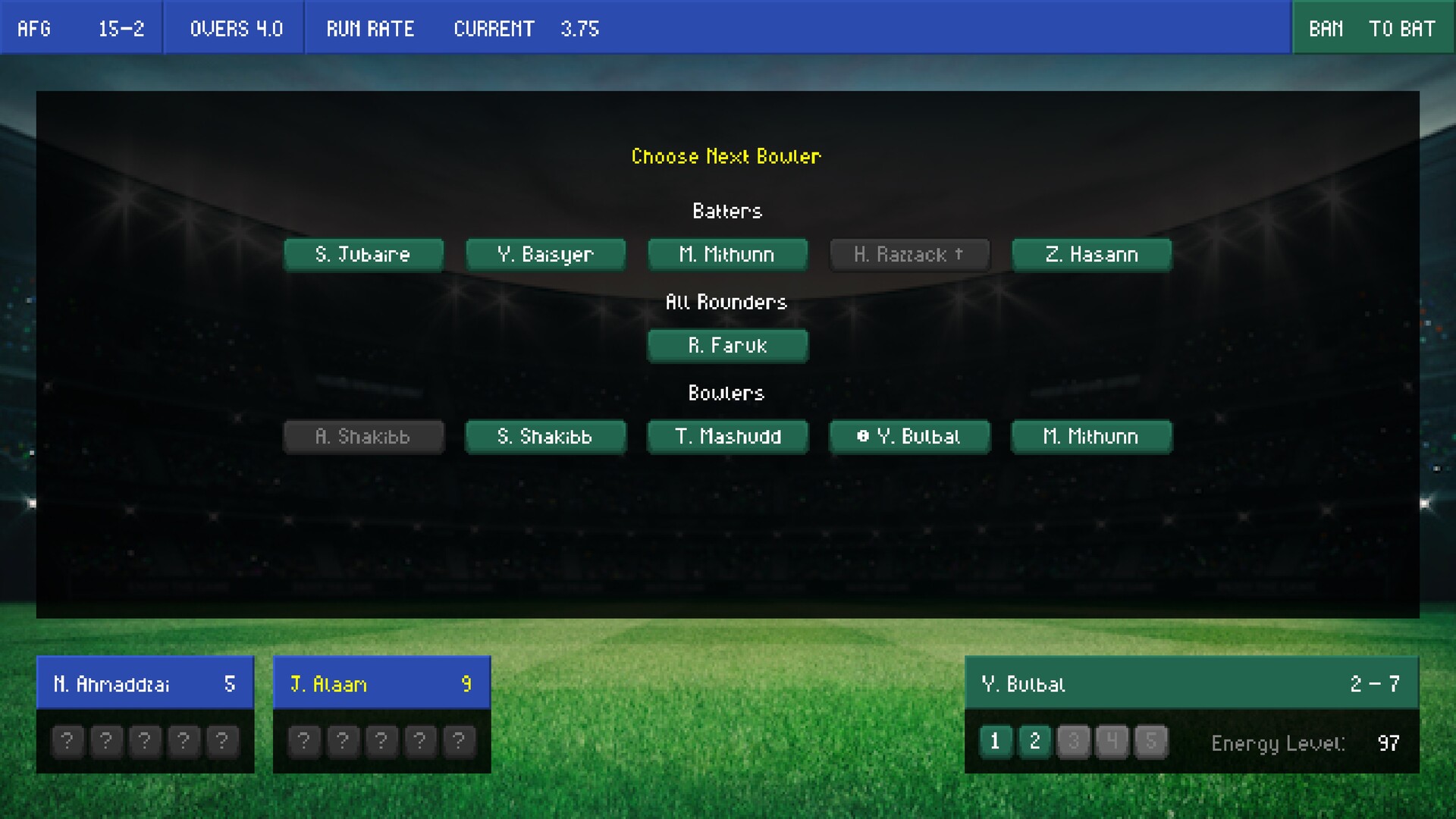Choose R. Faruk from the All Rounders row
1456x819 pixels.
pyautogui.click(x=727, y=346)
